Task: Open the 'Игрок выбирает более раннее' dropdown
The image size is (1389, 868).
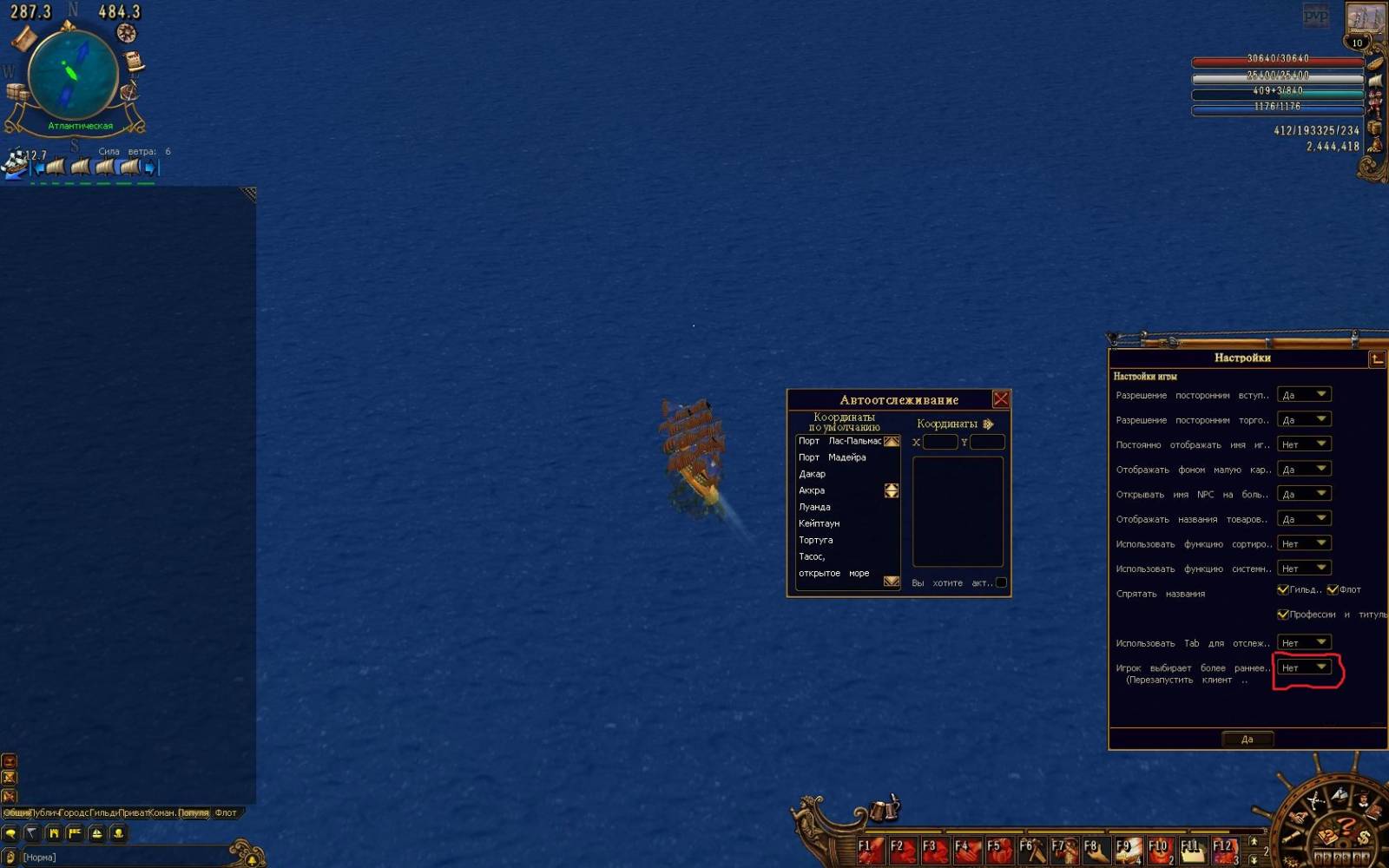Action: point(1304,667)
